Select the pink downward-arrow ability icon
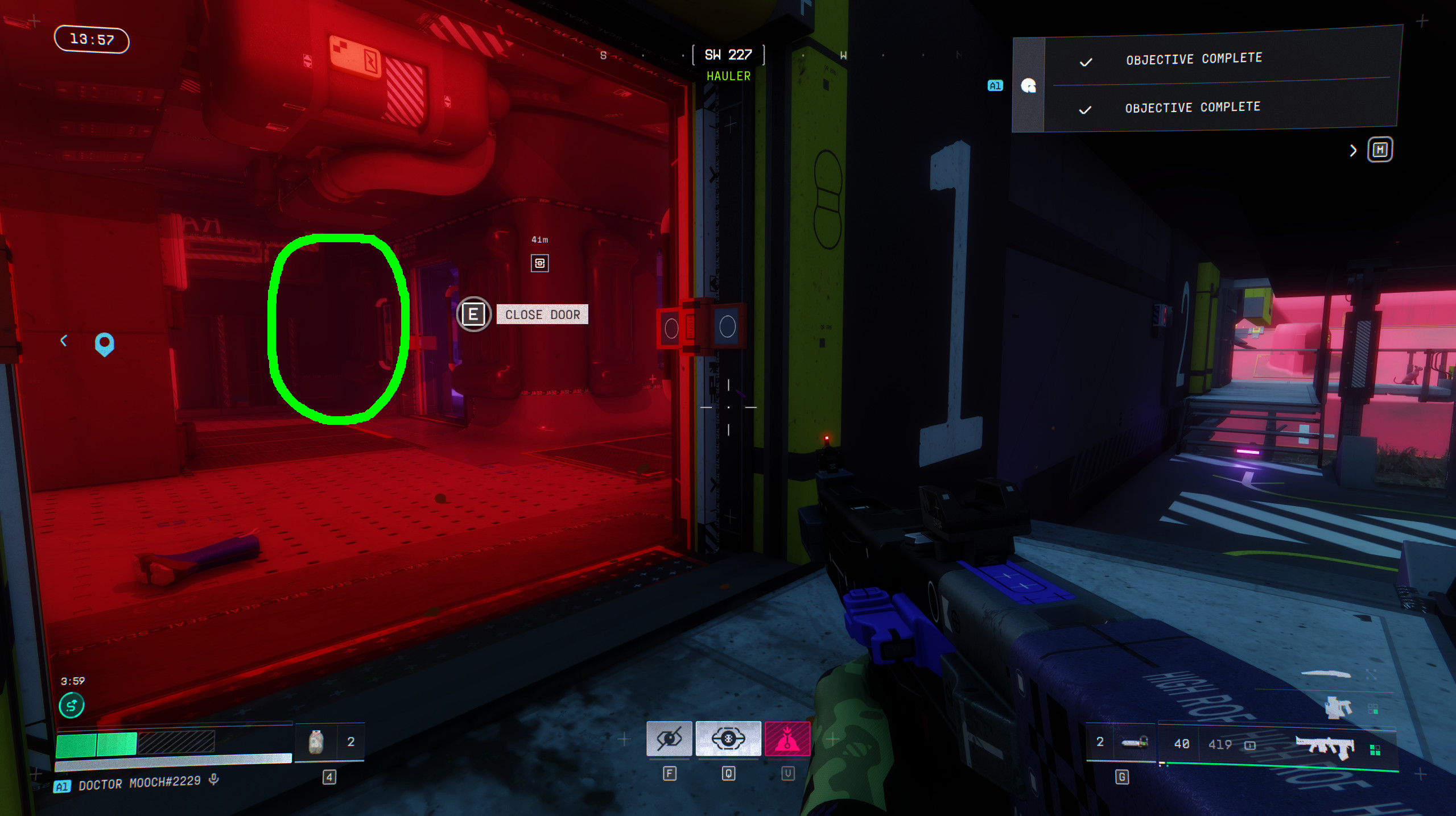 click(787, 739)
